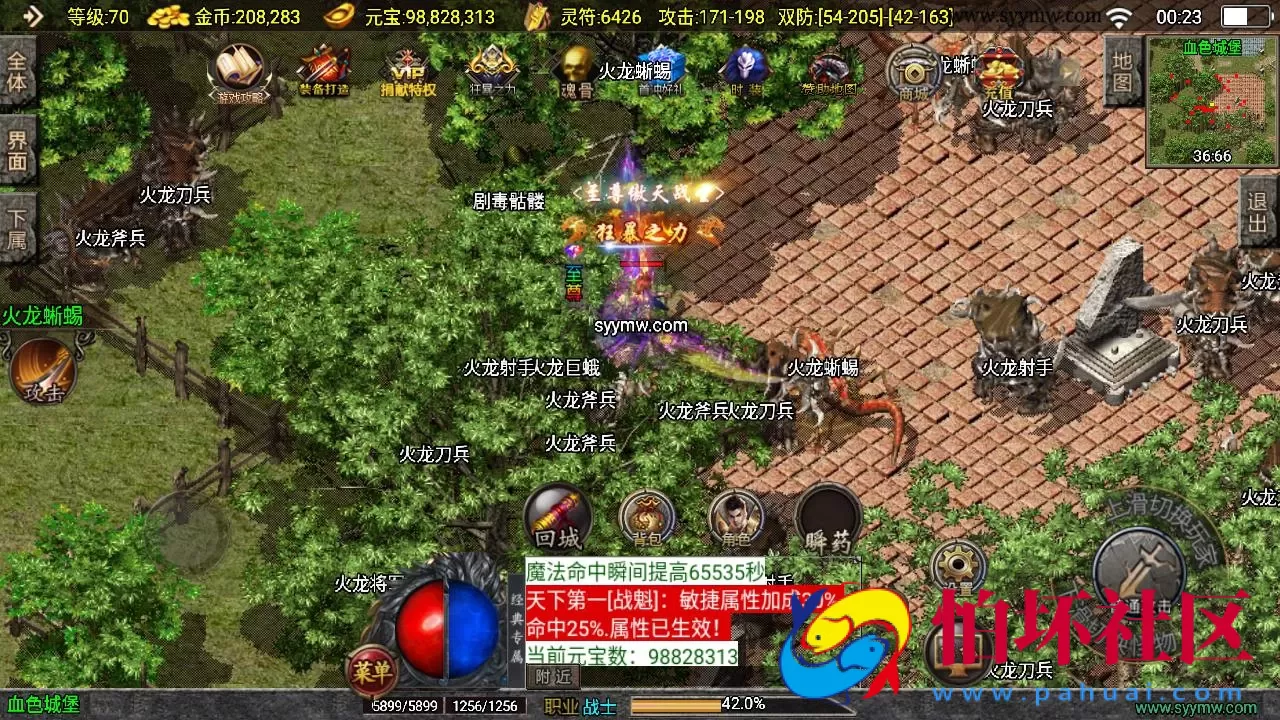Screen dimensions: 1280x720
Task: Open the 背包 (backpack) icon
Action: (647, 518)
